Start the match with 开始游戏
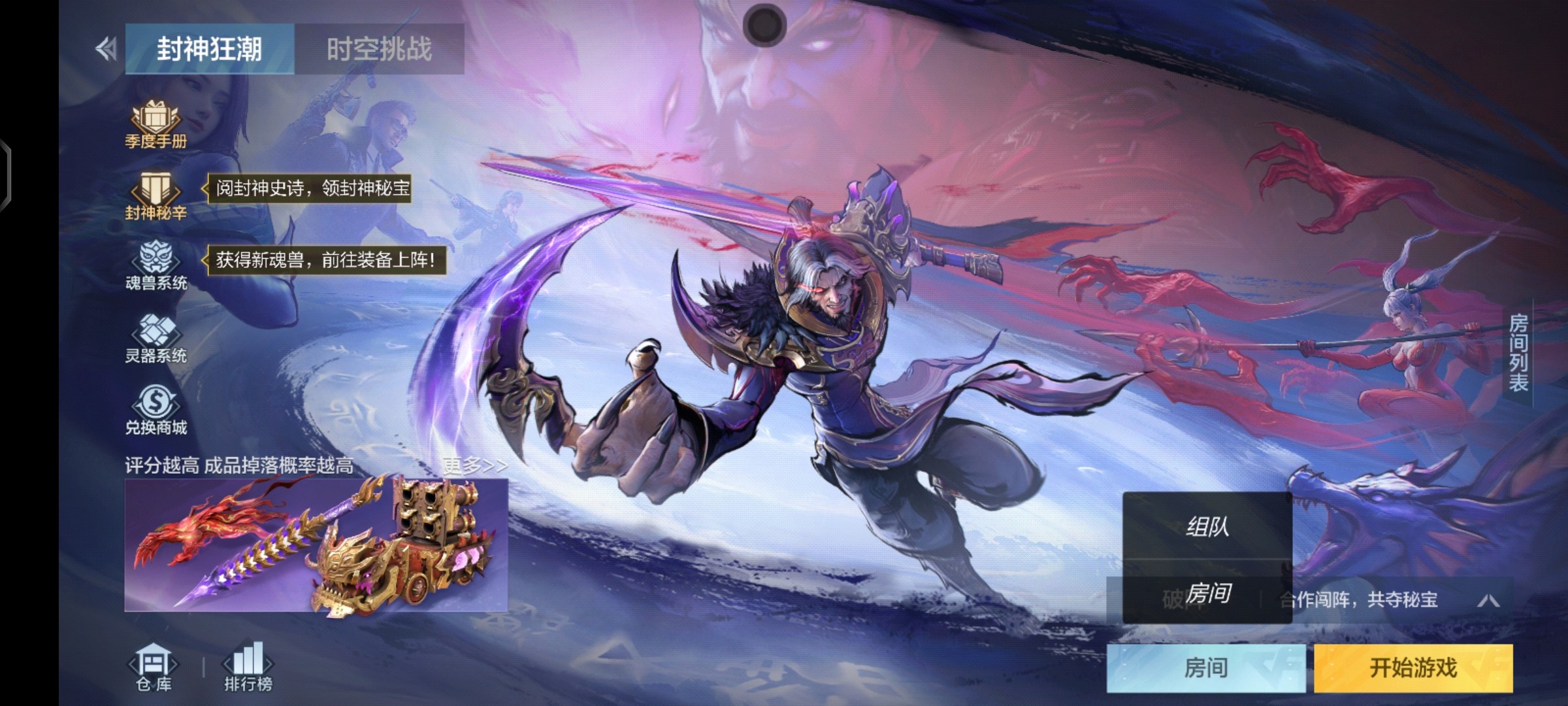Viewport: 1568px width, 706px height. click(1413, 667)
